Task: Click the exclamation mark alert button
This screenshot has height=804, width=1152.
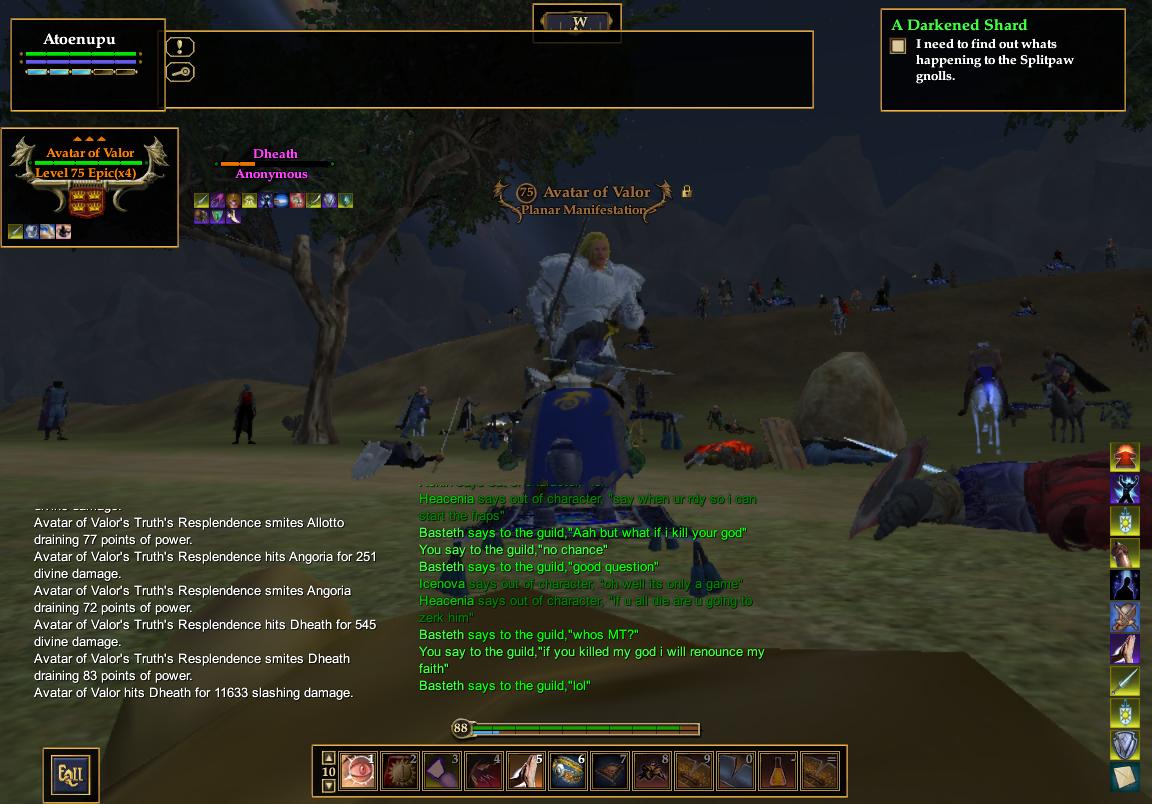Action: (x=180, y=47)
